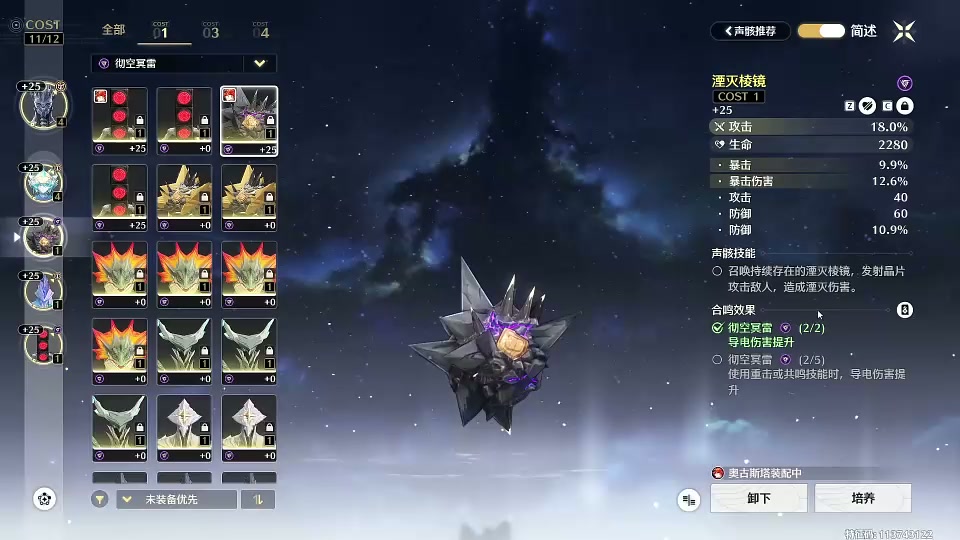Select the equipped red traffic-light echo slot
The height and width of the screenshot is (540, 960).
[x=42, y=345]
